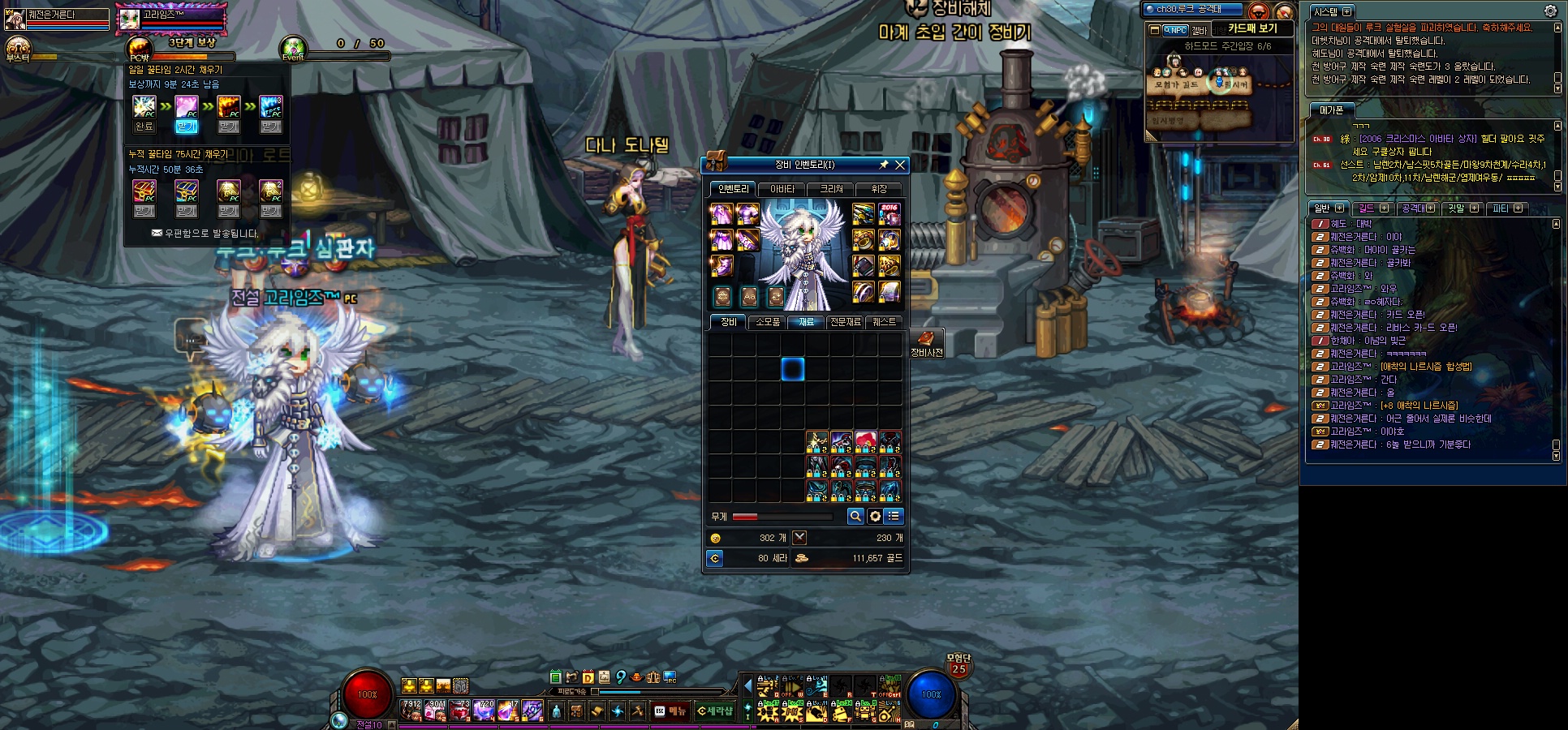Select the red rose item in inventory
The image size is (1568, 730).
tap(866, 442)
